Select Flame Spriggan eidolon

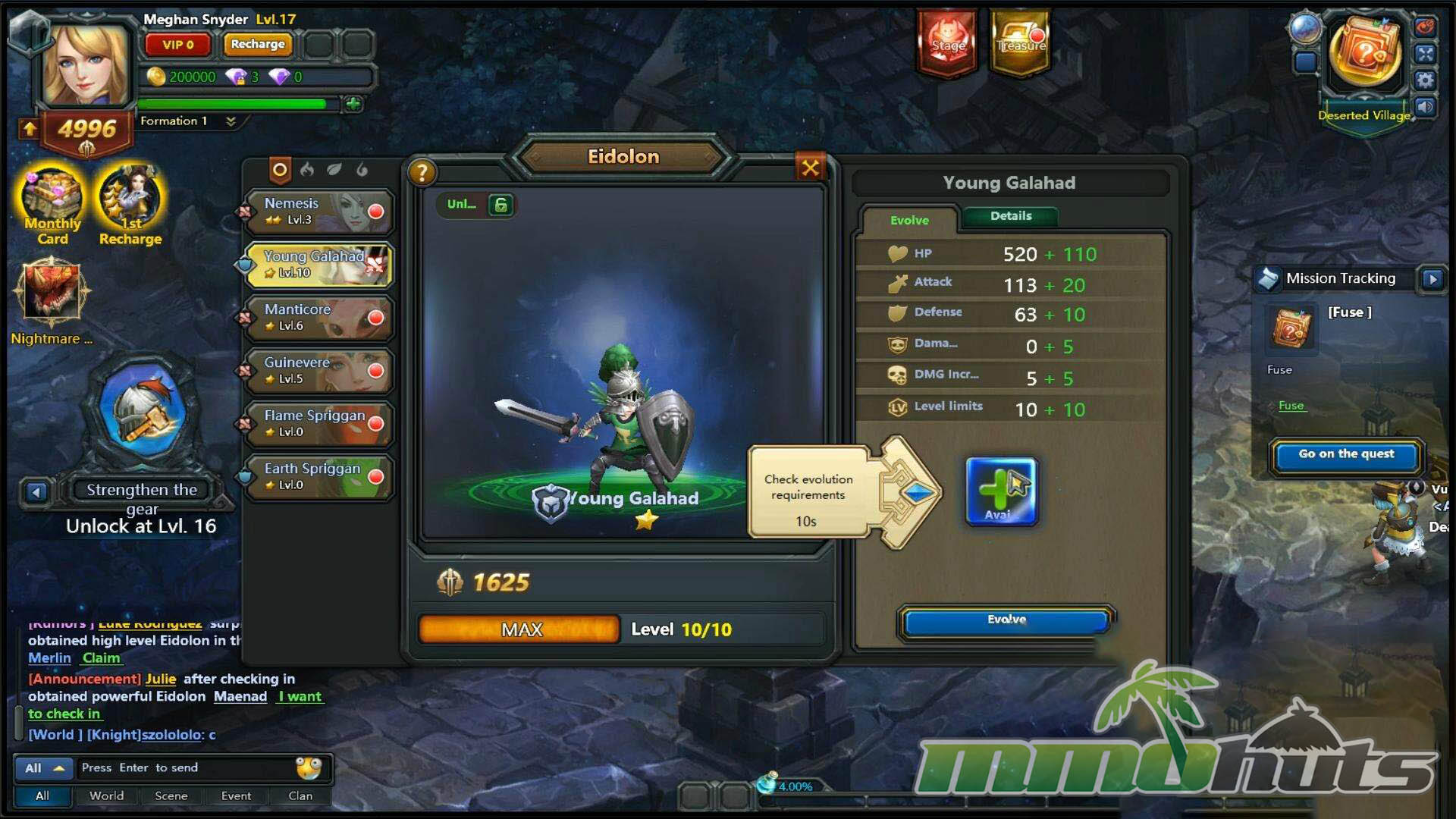[318, 424]
